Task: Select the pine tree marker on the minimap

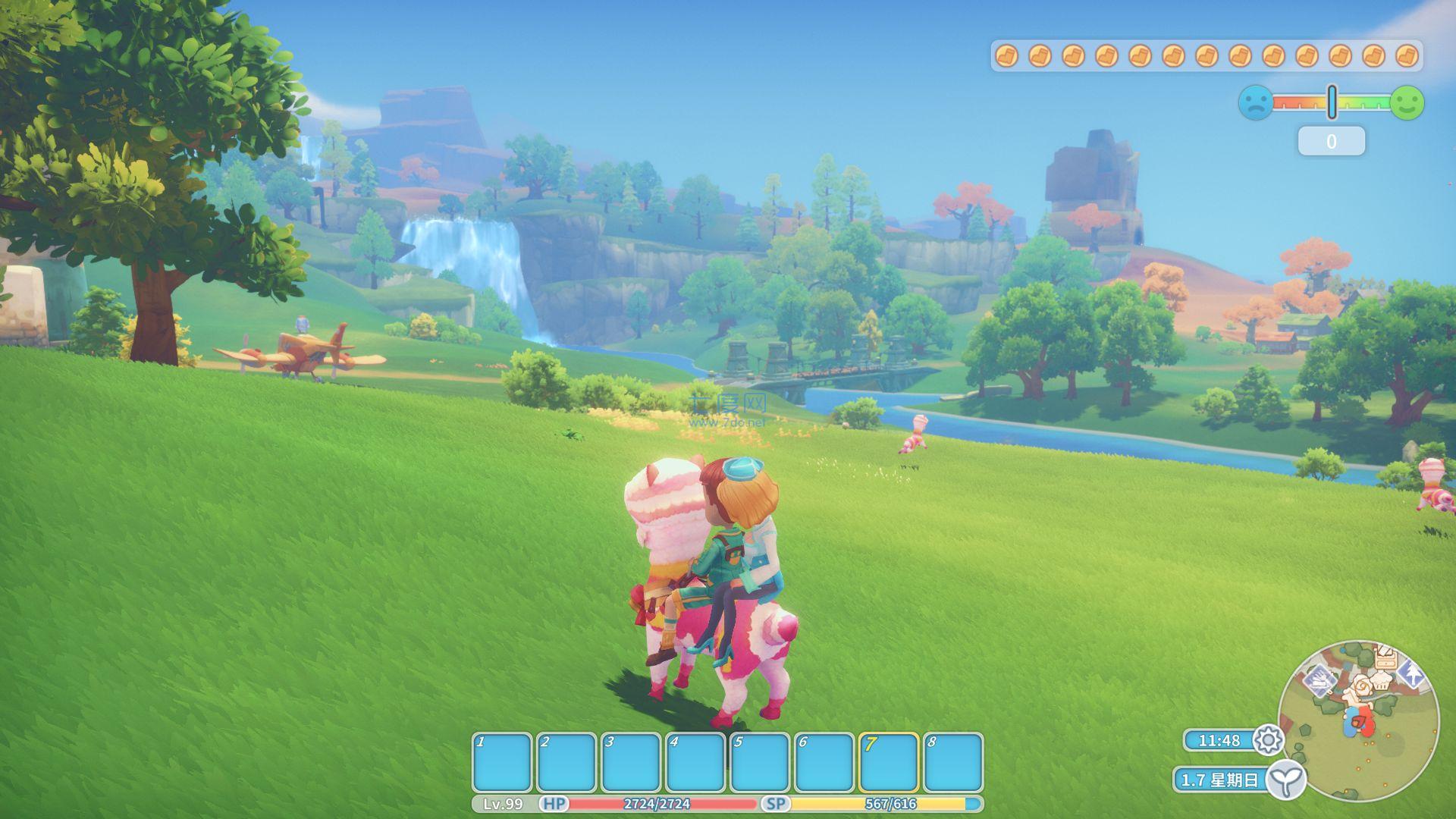Action: [1410, 672]
